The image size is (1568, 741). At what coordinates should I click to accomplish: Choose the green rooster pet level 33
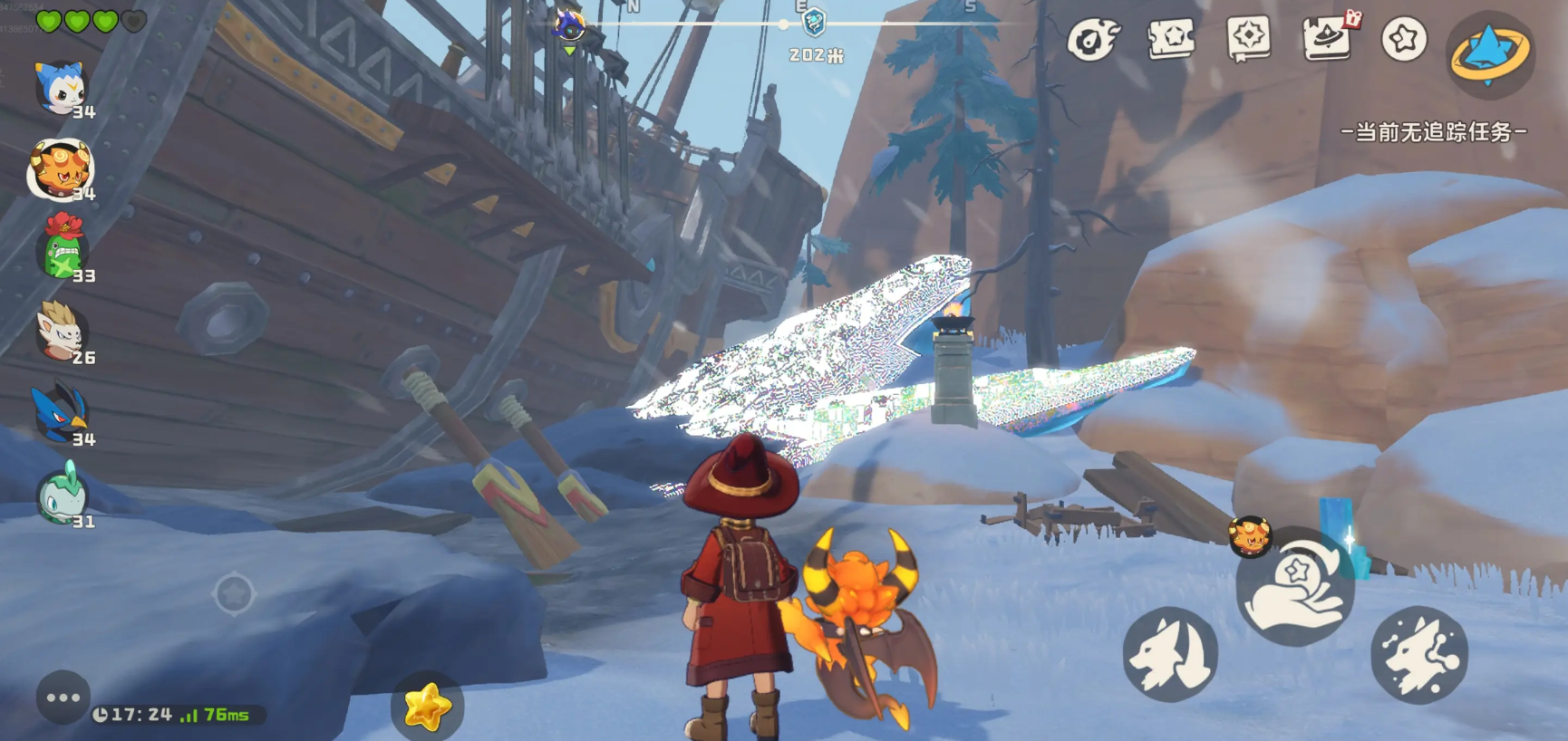[63, 247]
